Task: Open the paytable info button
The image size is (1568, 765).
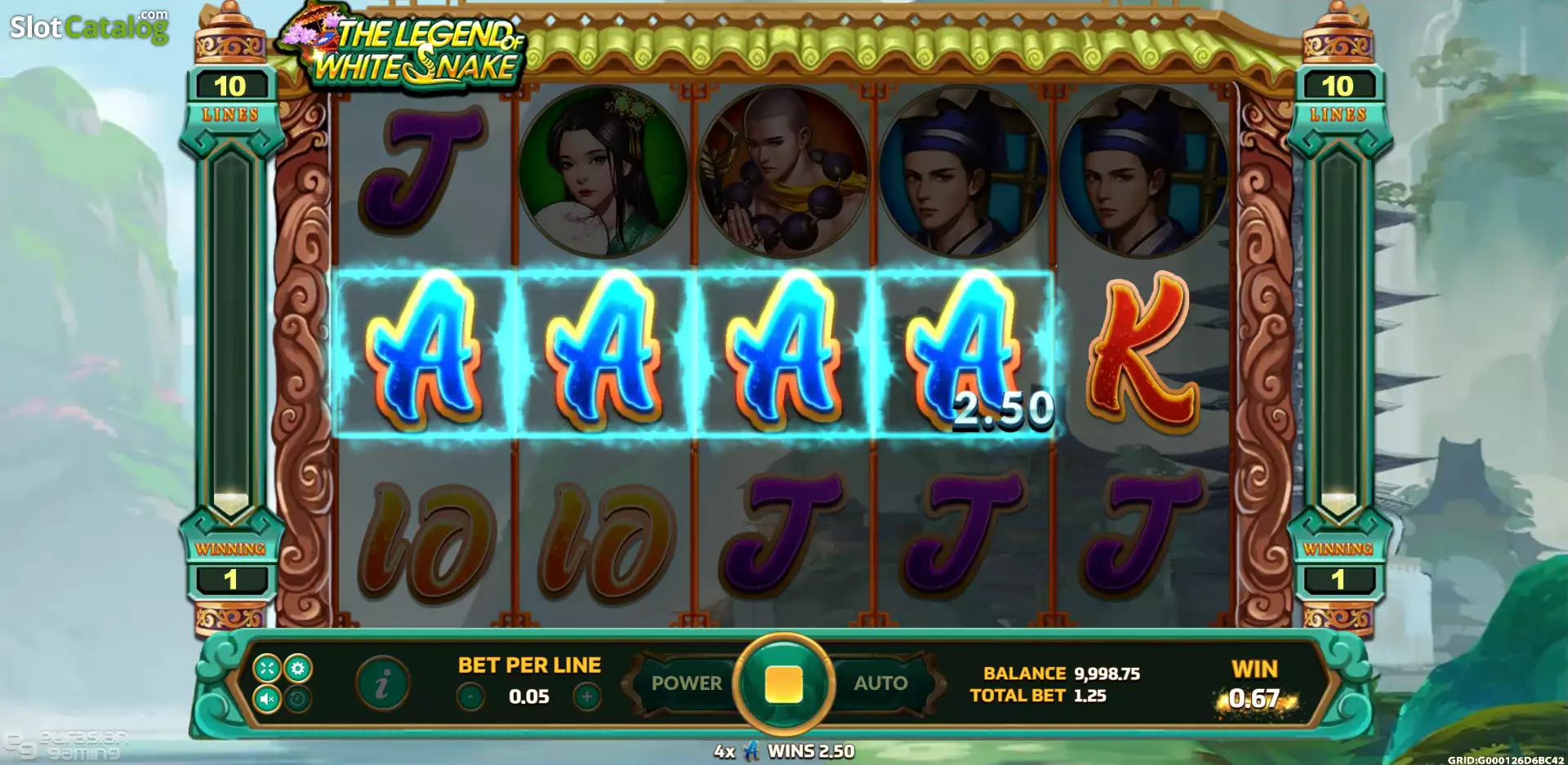Action: (384, 683)
